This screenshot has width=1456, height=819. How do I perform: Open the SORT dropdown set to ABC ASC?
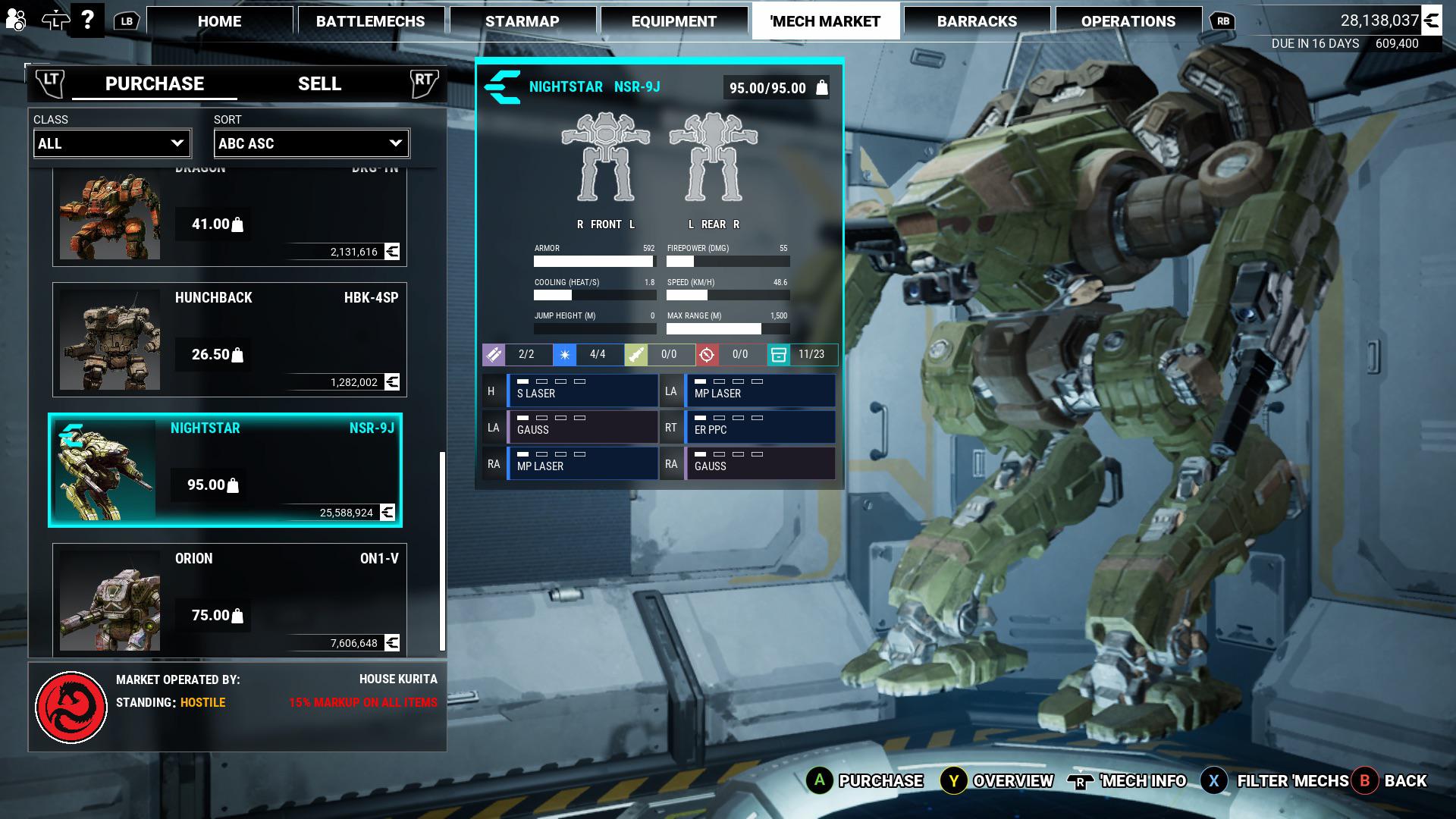[311, 143]
